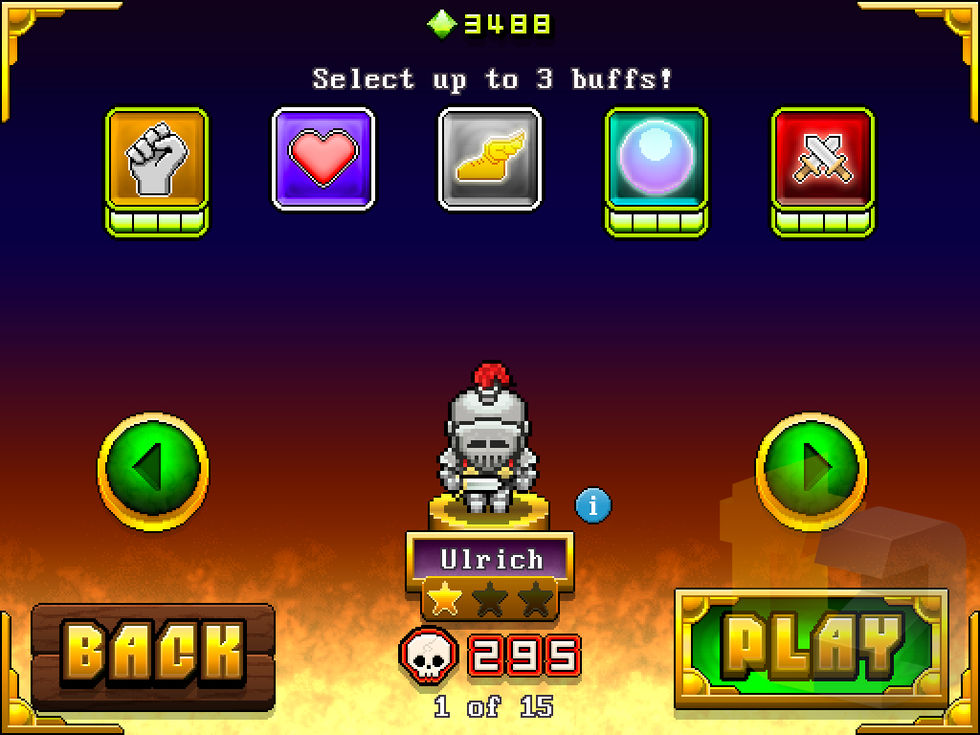The height and width of the screenshot is (735, 980).
Task: Show the next character with right arrow
Action: coord(810,468)
